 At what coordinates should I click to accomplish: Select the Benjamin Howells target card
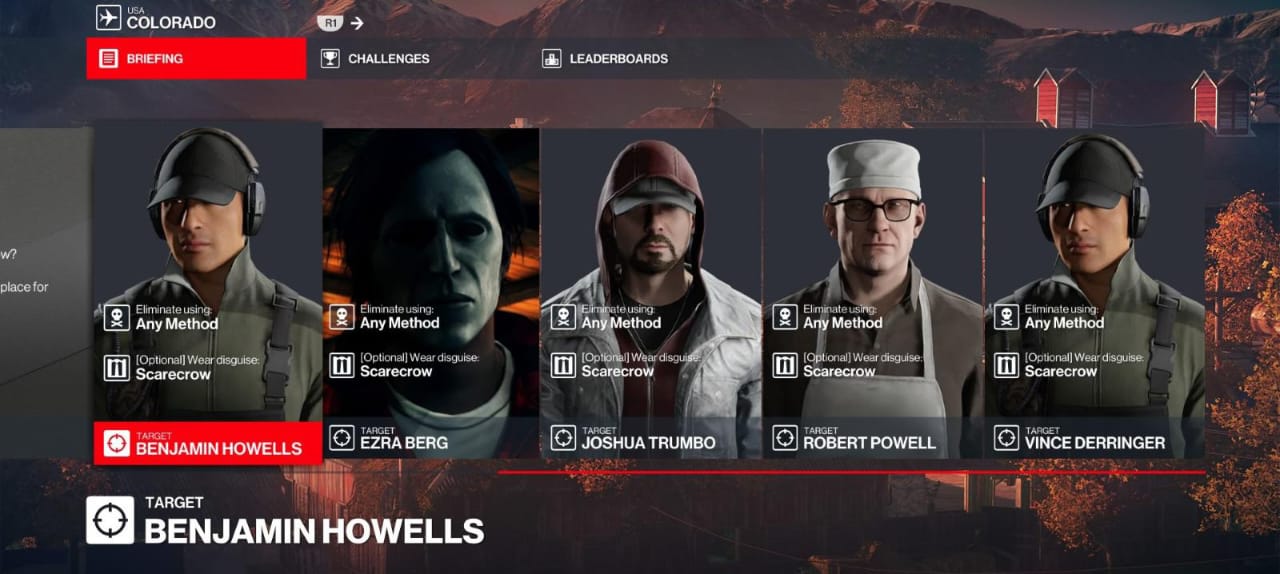pyautogui.click(x=208, y=292)
